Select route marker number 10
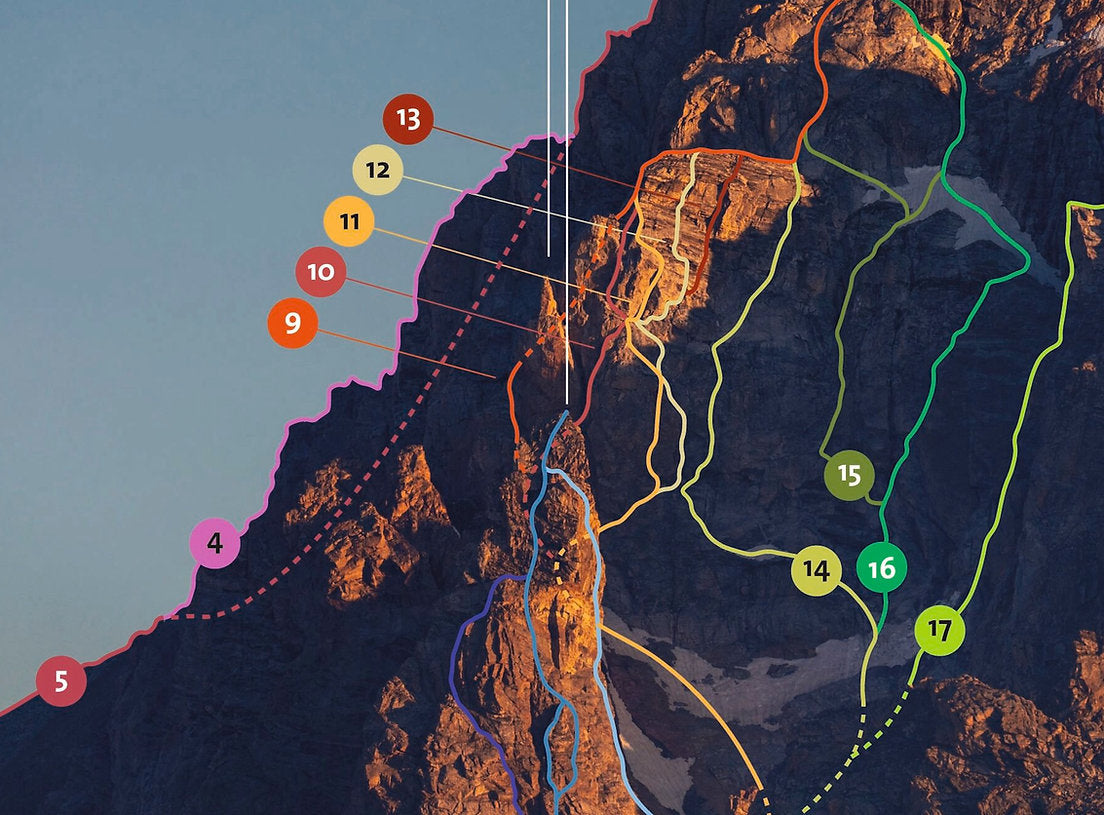 pos(320,272)
